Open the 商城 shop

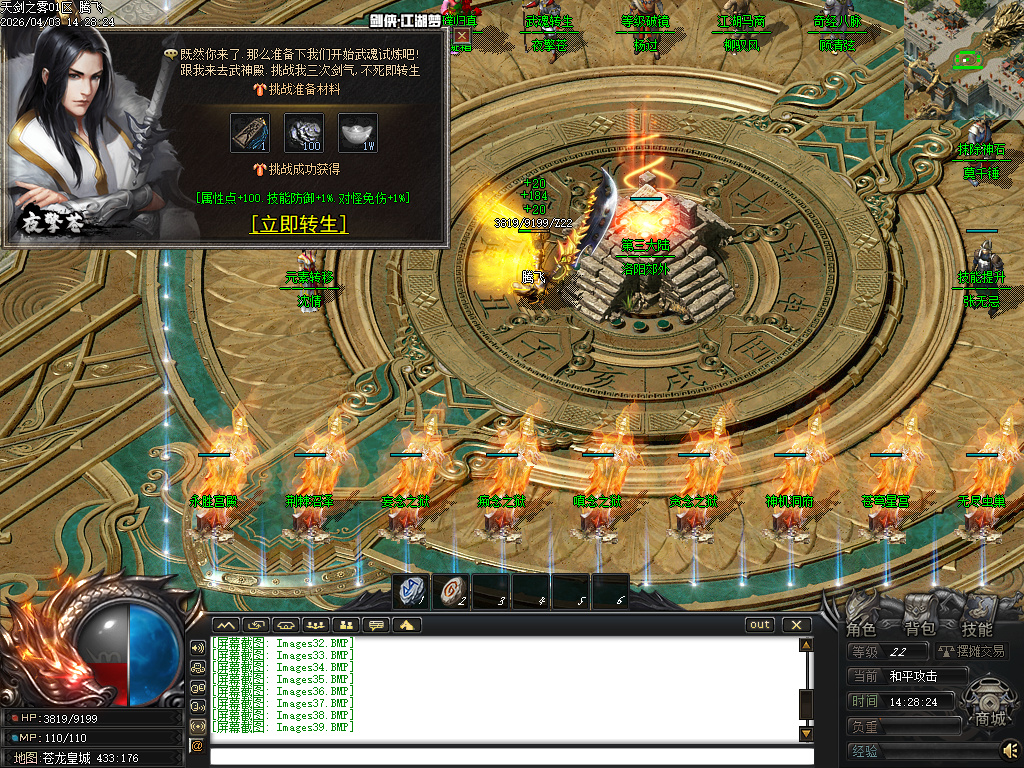pyautogui.click(x=990, y=717)
